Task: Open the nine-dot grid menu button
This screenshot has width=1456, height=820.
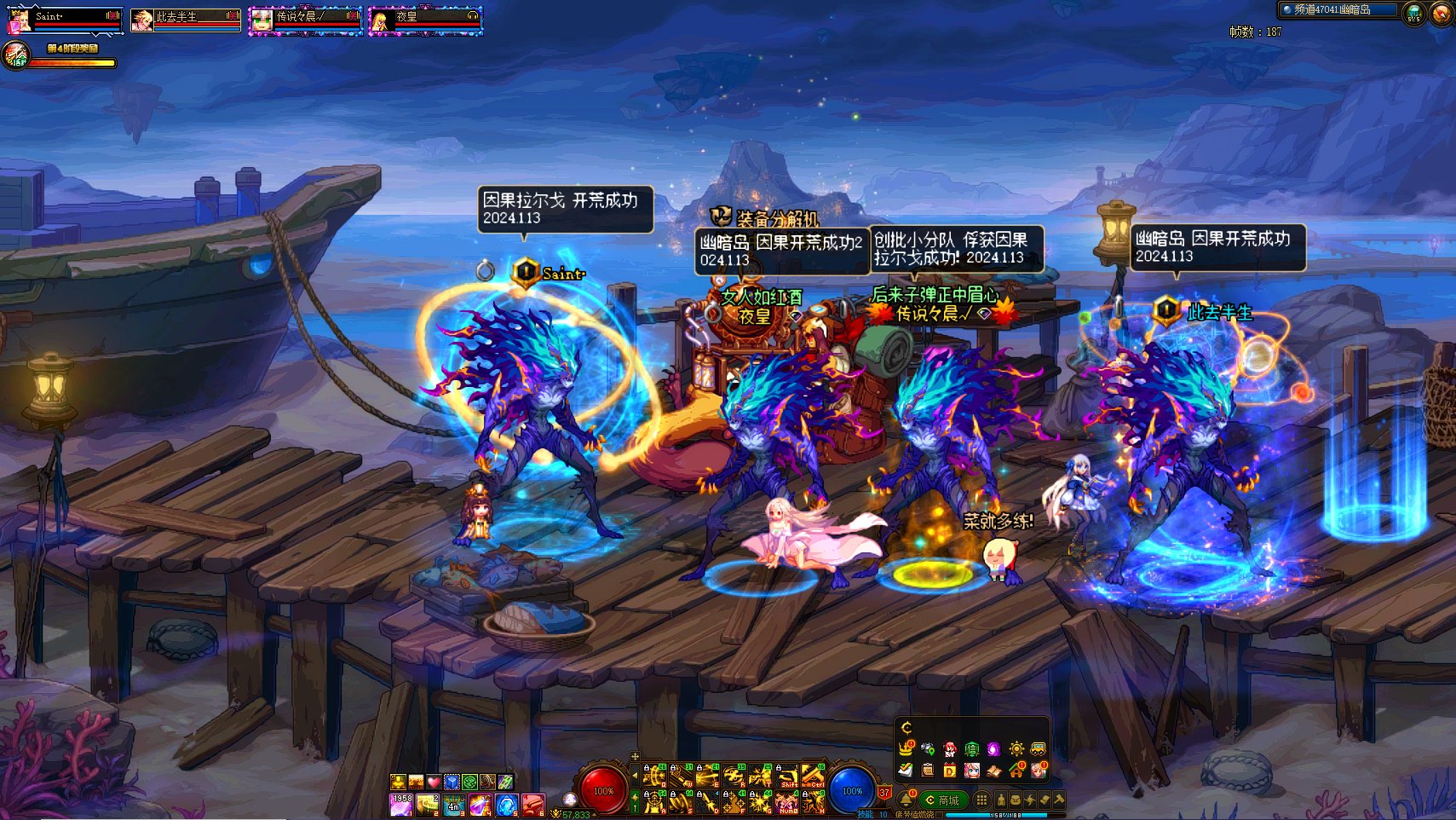Action: point(981,800)
